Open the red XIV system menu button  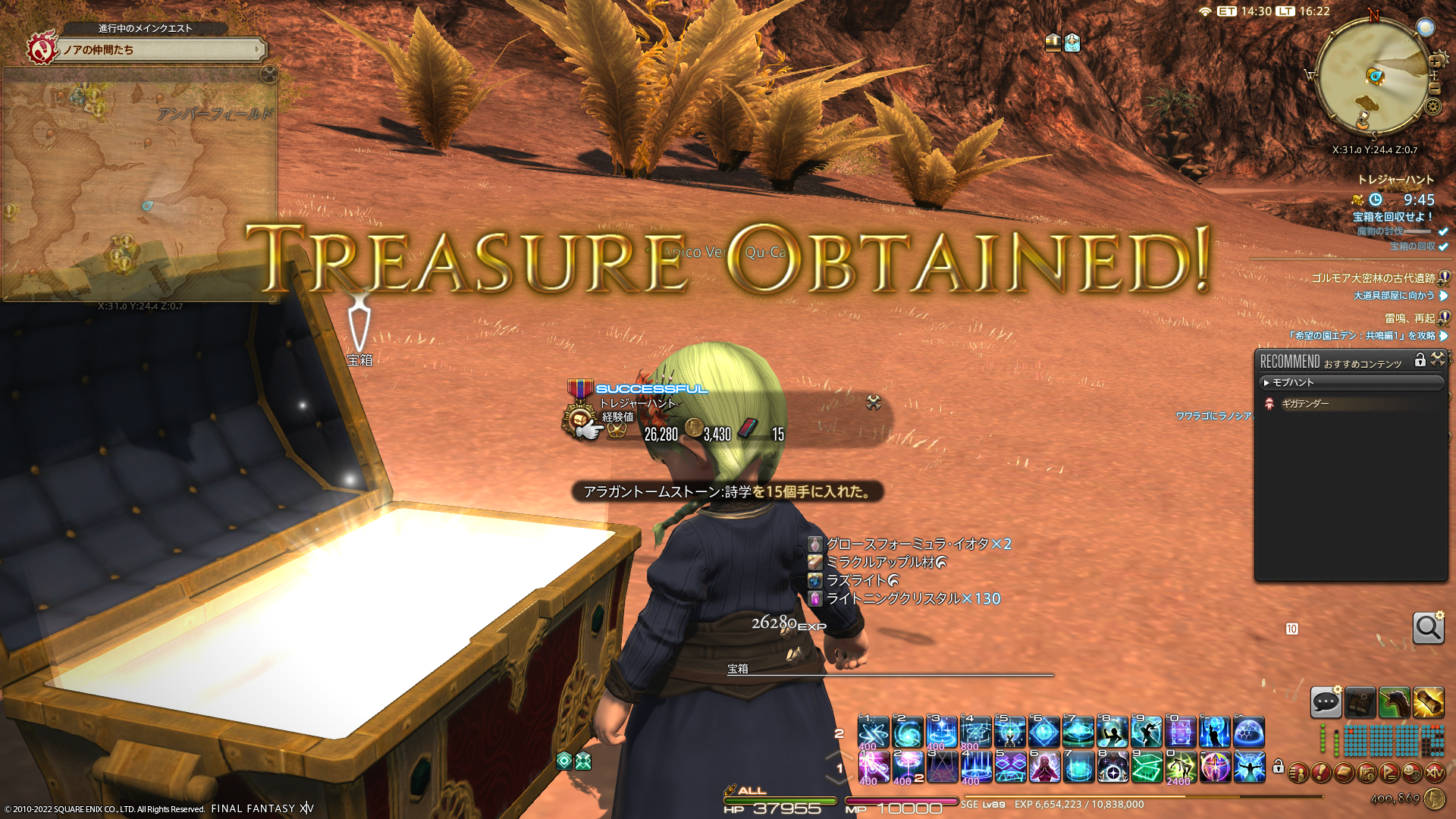1434,773
